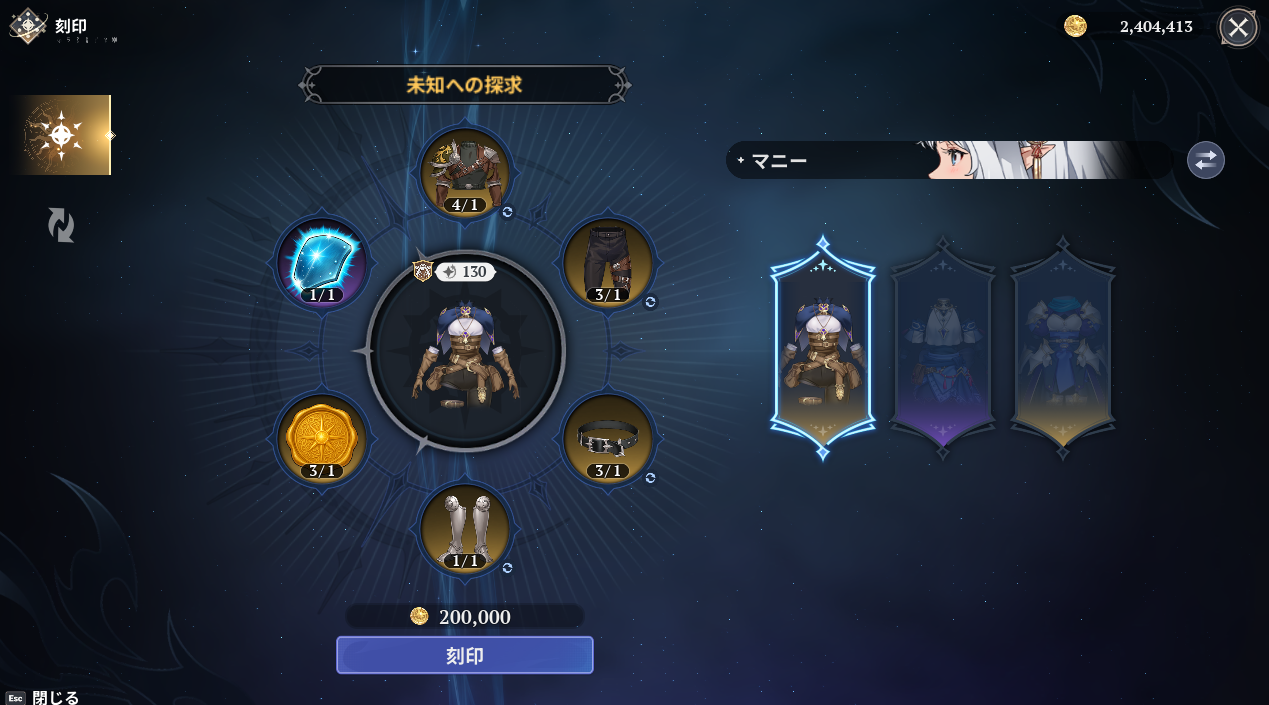
Task: Swap the trousers material
Action: point(650,302)
